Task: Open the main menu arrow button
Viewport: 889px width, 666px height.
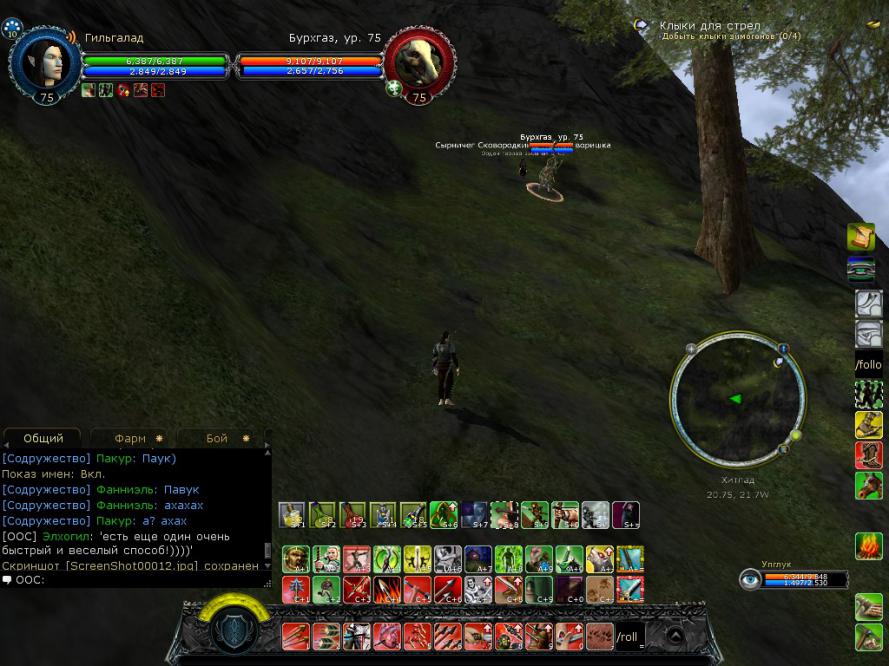Action: pos(676,635)
